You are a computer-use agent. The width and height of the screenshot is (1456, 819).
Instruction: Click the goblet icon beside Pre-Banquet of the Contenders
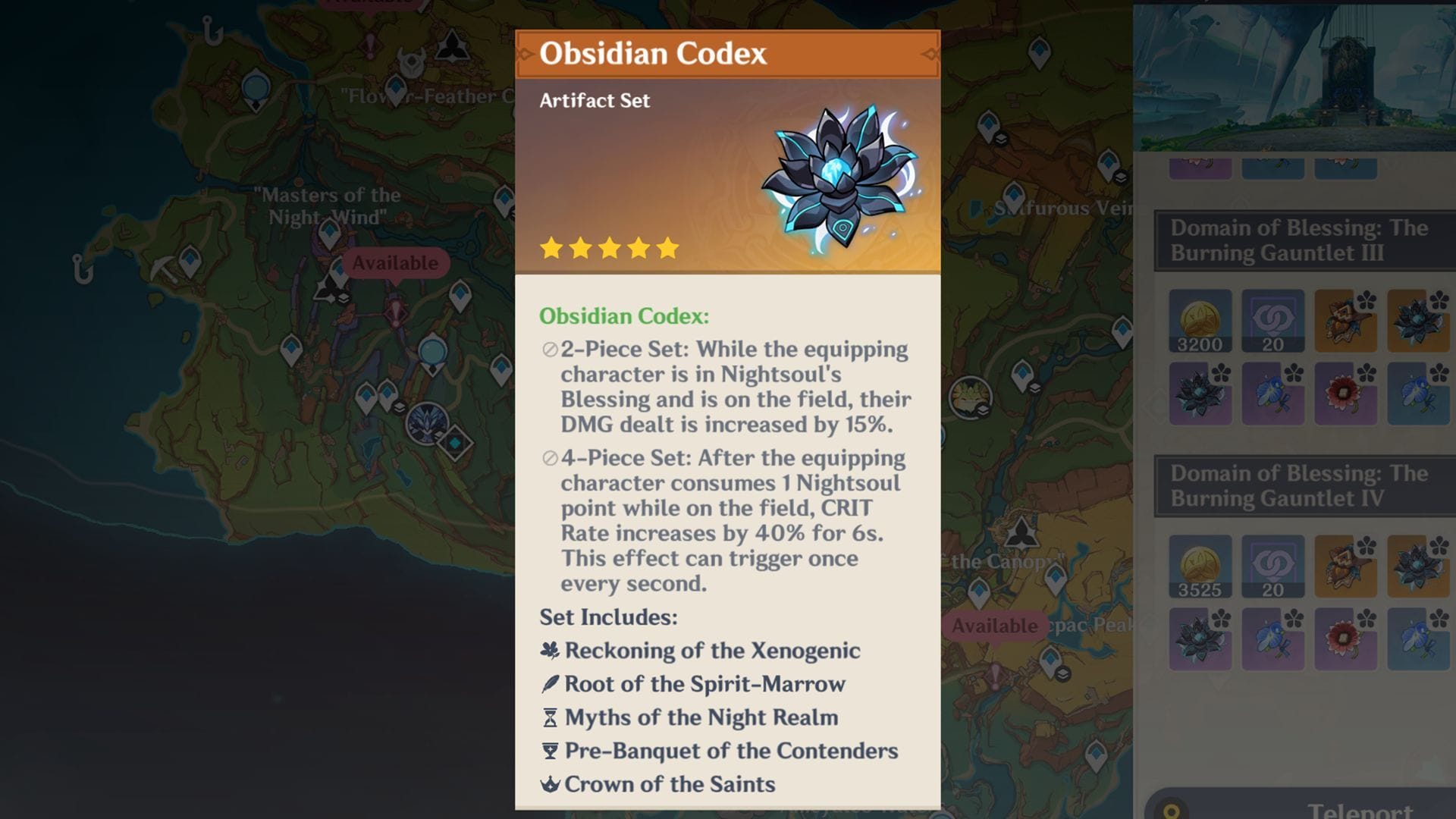(x=551, y=750)
